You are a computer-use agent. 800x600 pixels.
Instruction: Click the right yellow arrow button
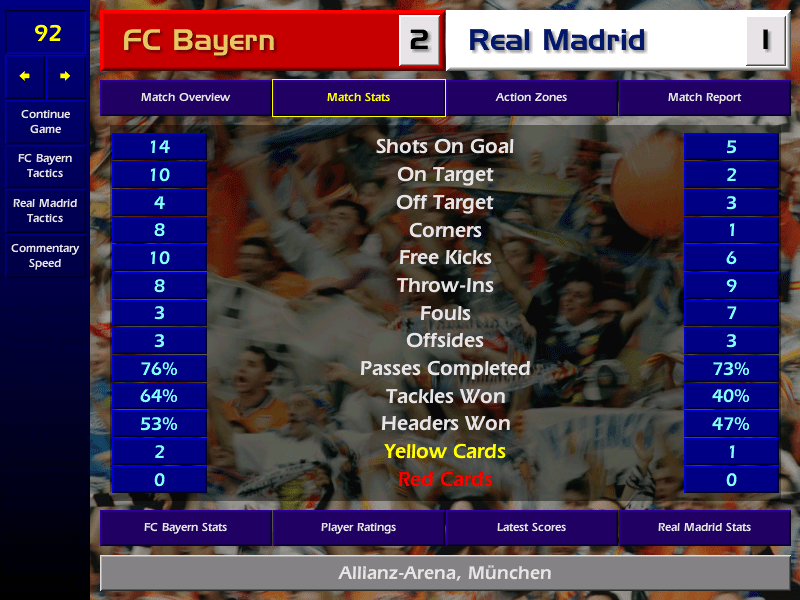(65, 76)
